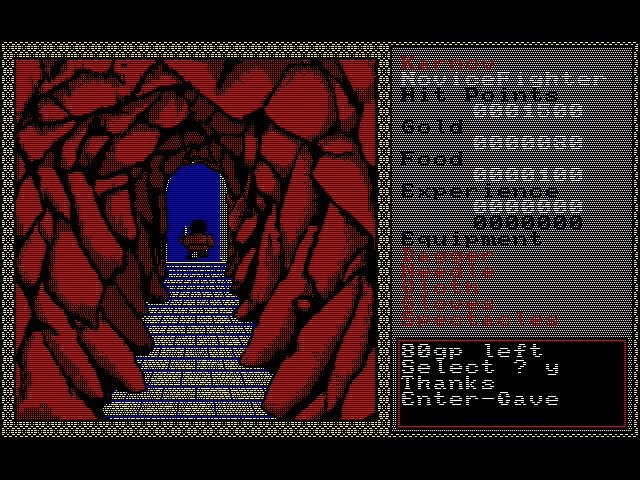
Task: Select Spectacles in the equipment list
Action: coord(480,320)
